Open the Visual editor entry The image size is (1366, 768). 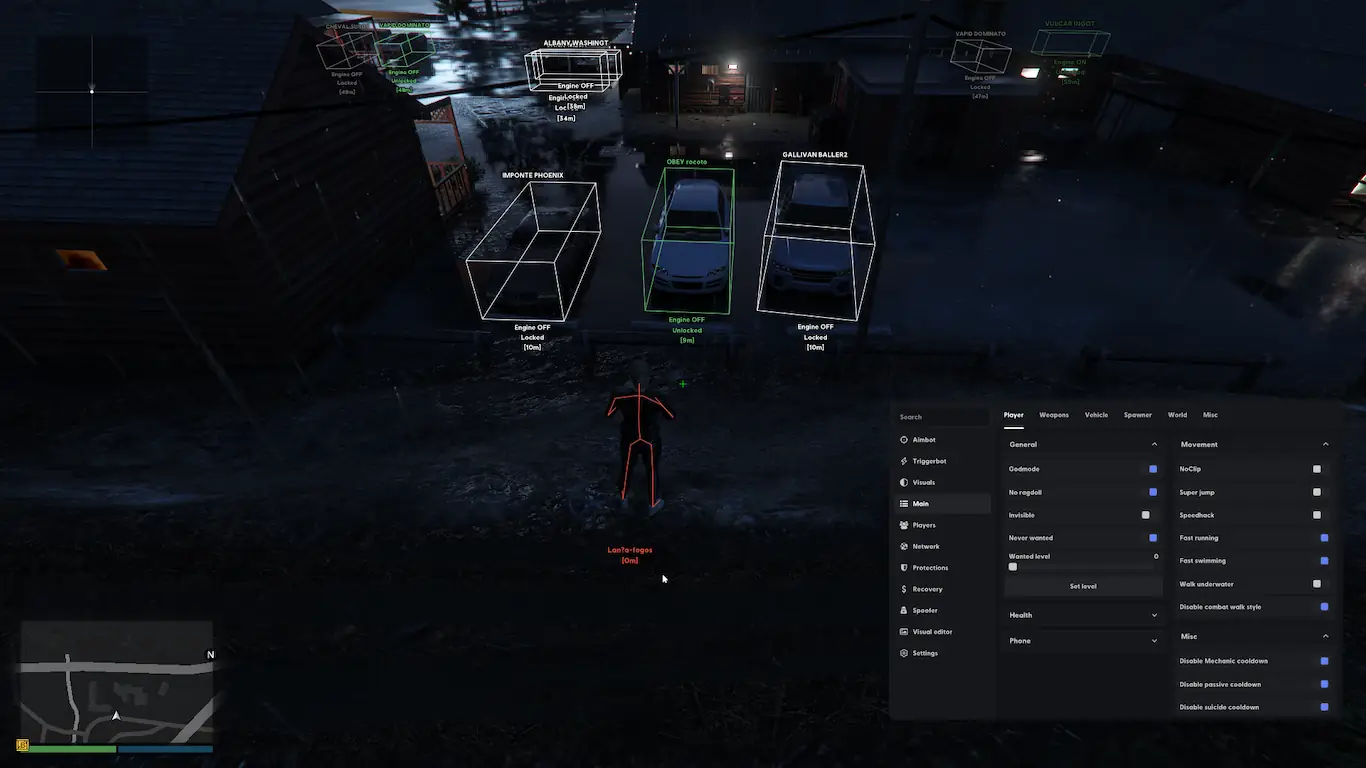pyautogui.click(x=931, y=632)
